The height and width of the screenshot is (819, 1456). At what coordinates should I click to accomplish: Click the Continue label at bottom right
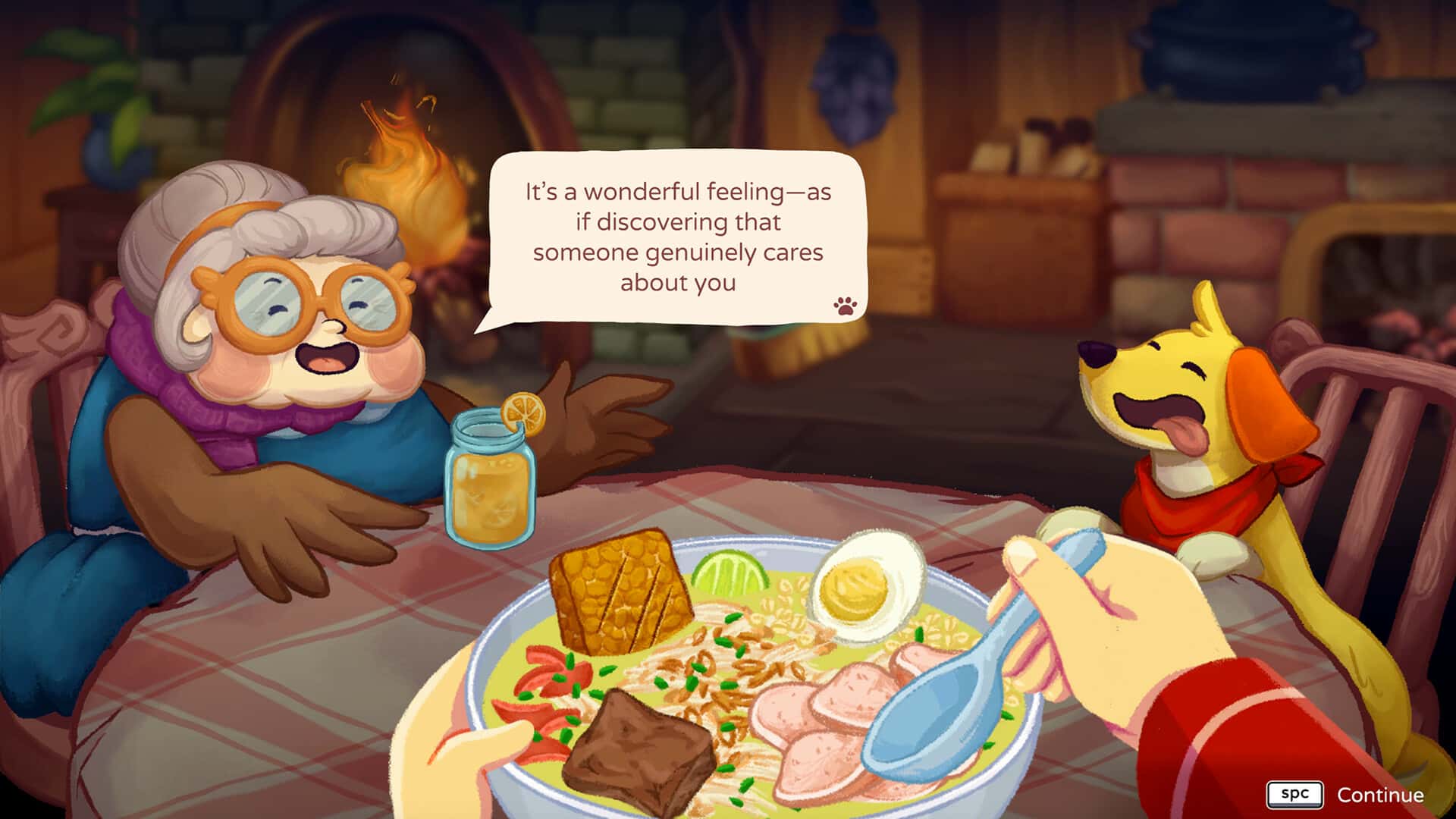1380,795
